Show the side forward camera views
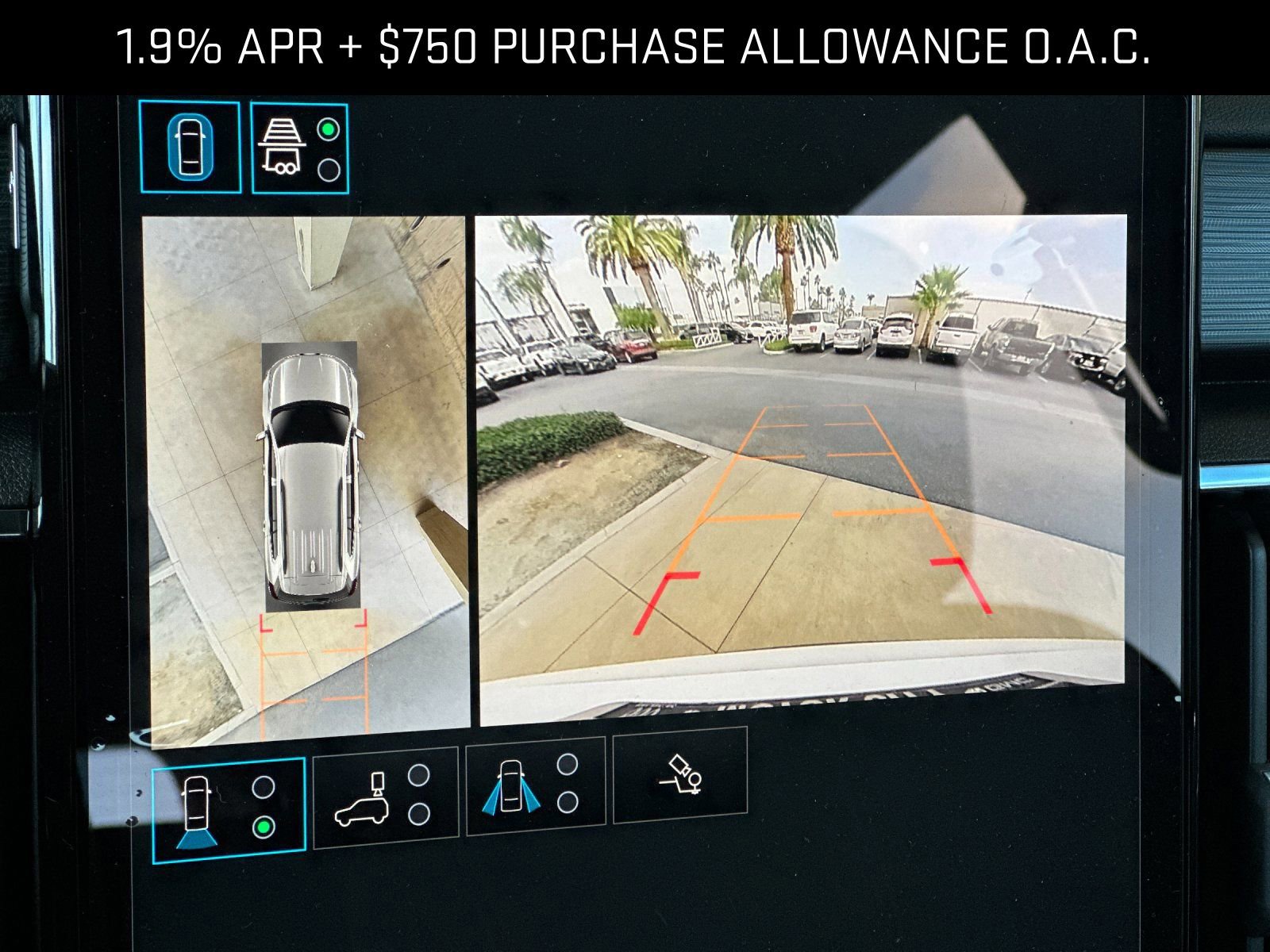This screenshot has height=952, width=1270. pos(535,786)
